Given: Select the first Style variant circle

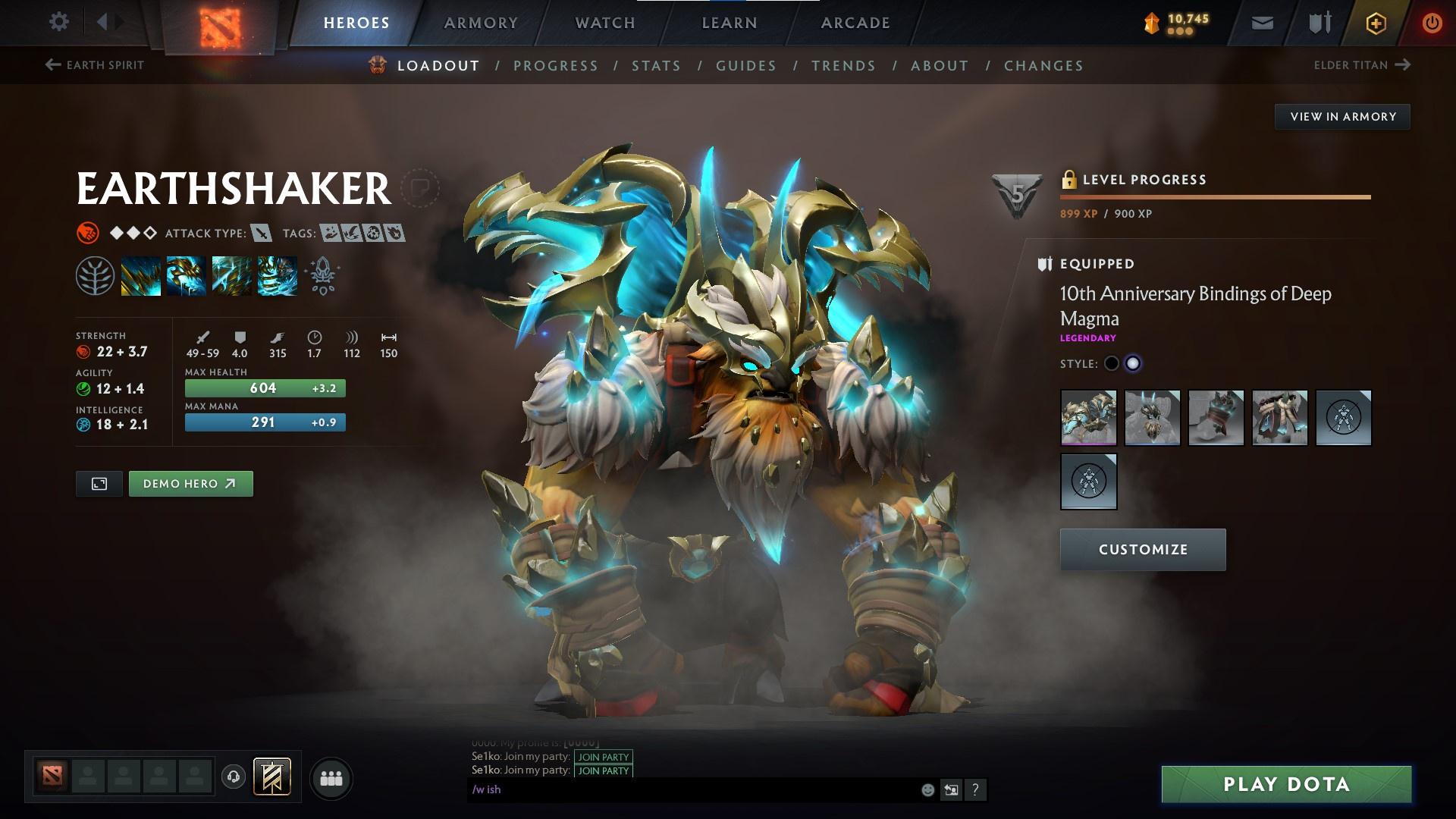Looking at the screenshot, I should 1112,363.
